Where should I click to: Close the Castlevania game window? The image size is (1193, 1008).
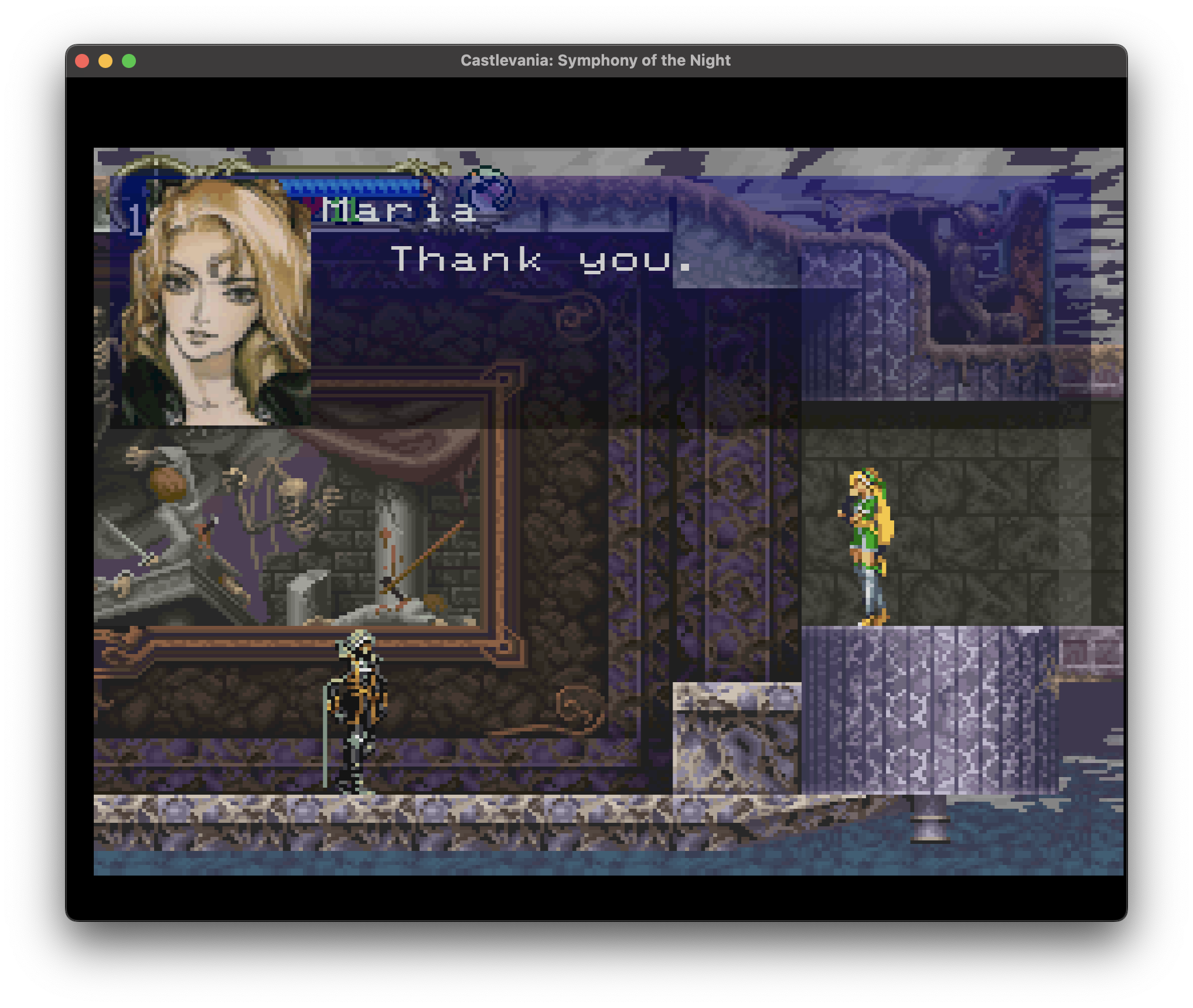(83, 61)
